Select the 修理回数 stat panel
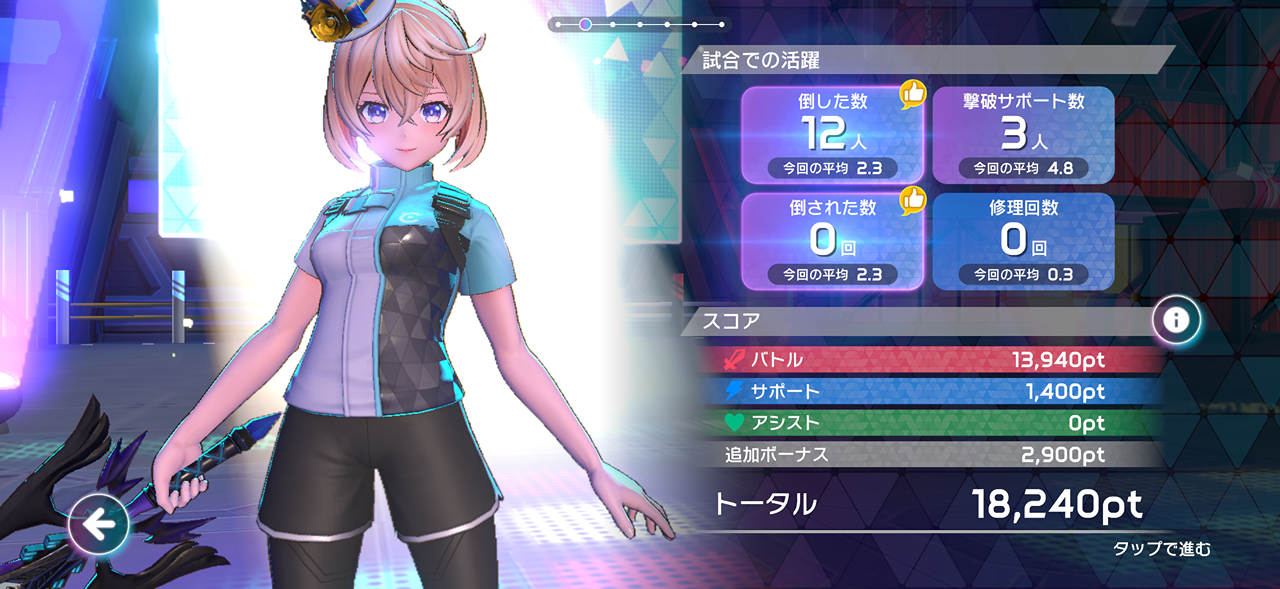Screen dimensions: 1280x589 [x=1023, y=241]
